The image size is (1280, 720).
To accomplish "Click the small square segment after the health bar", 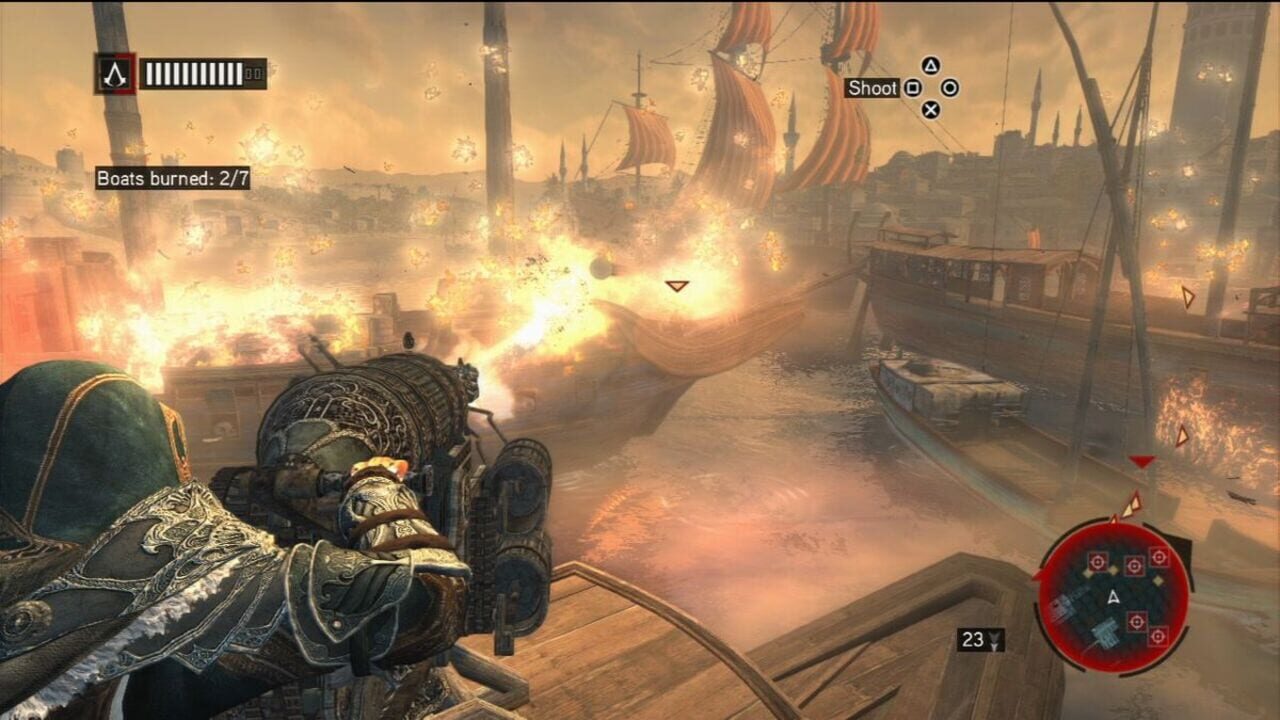I will pyautogui.click(x=253, y=74).
